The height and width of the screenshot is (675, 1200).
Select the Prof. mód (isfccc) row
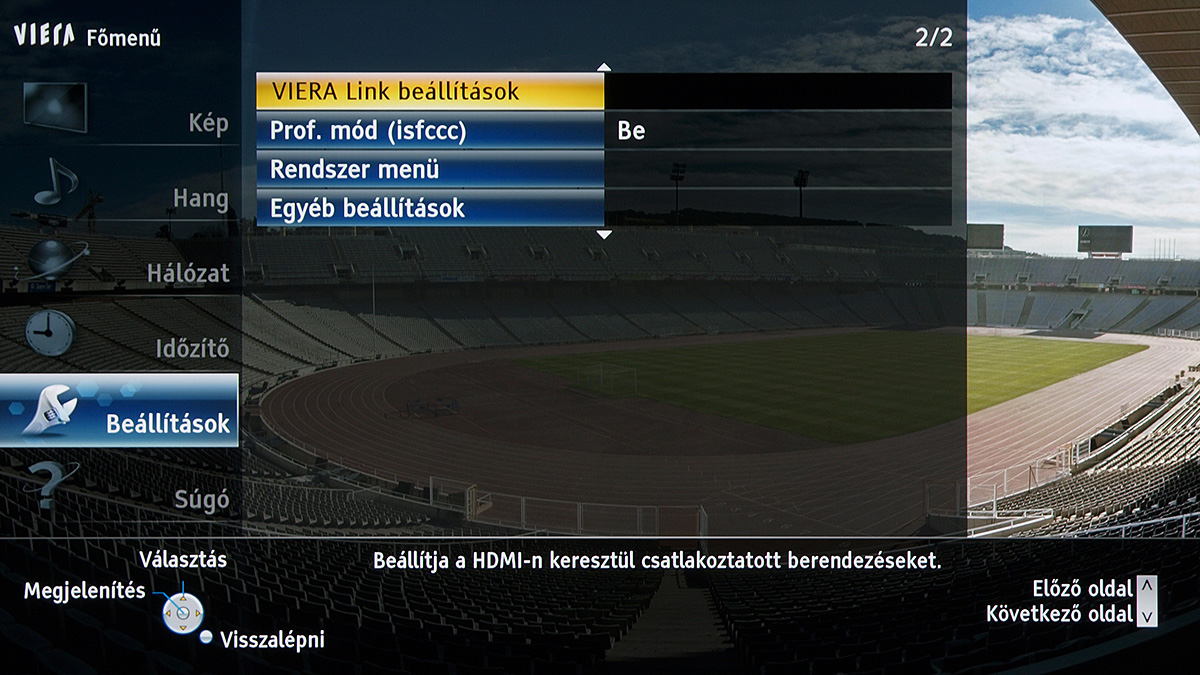[x=430, y=131]
